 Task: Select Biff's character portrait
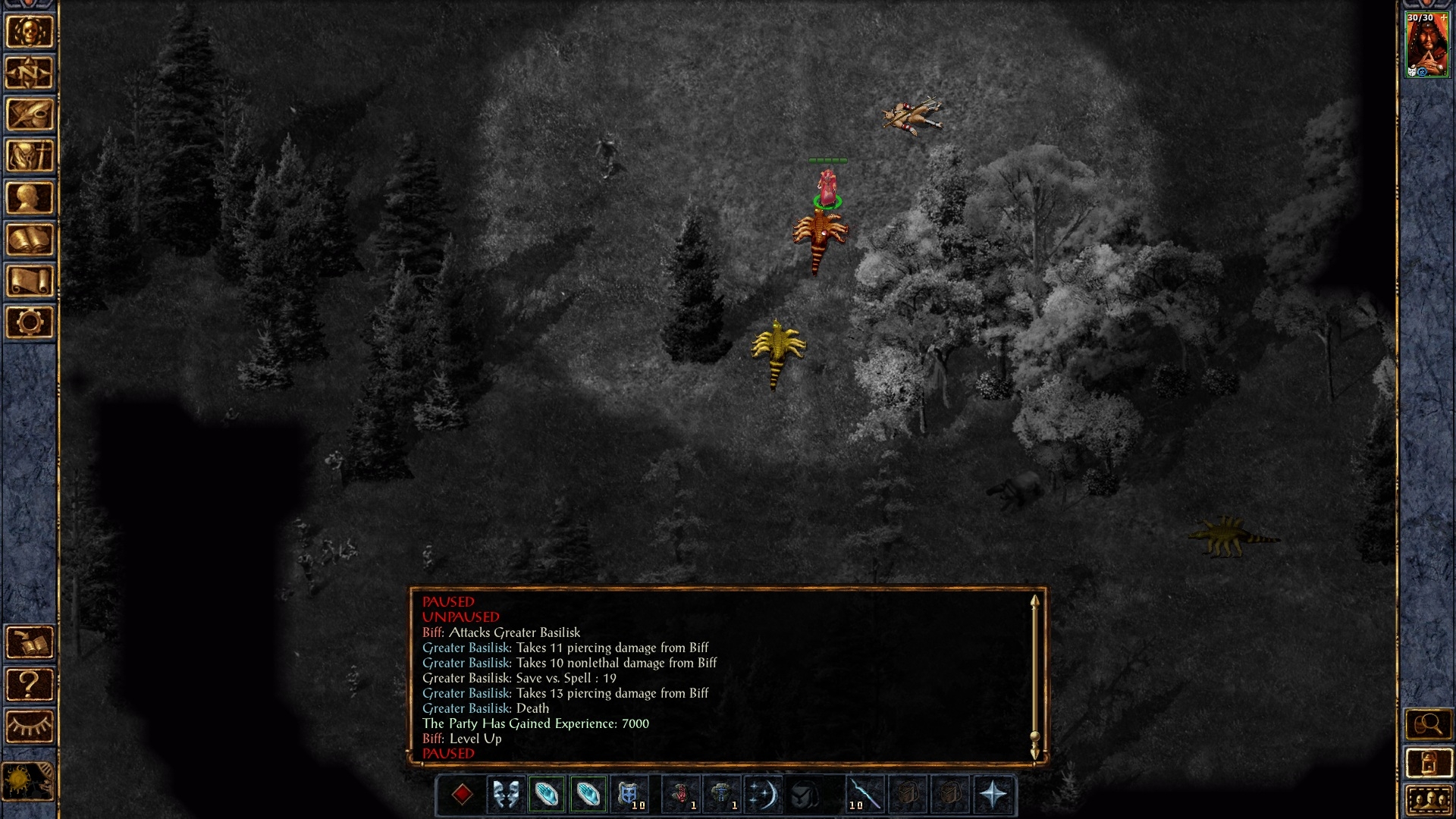pyautogui.click(x=1426, y=47)
